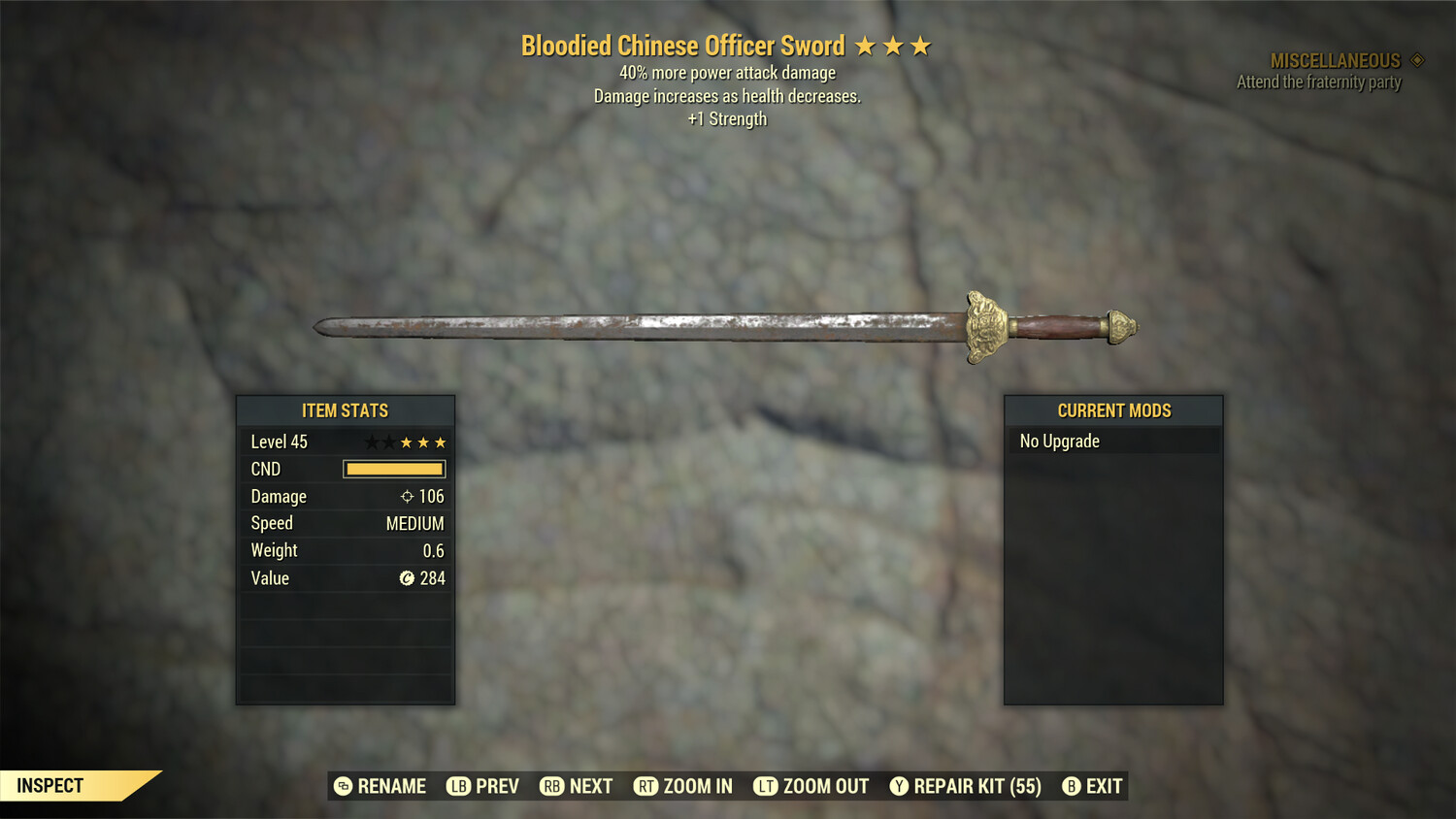The height and width of the screenshot is (819, 1456).
Task: Go to the PREV item
Action: [483, 786]
